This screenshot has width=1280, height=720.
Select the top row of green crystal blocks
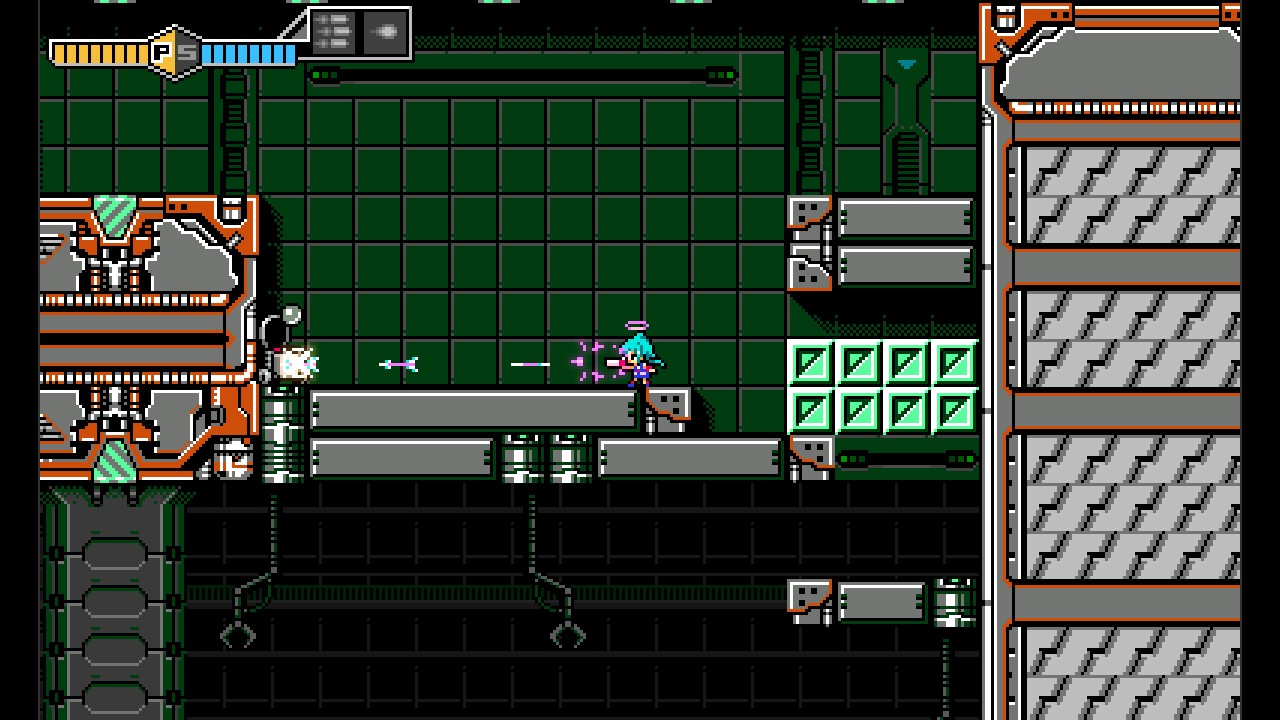[885, 362]
